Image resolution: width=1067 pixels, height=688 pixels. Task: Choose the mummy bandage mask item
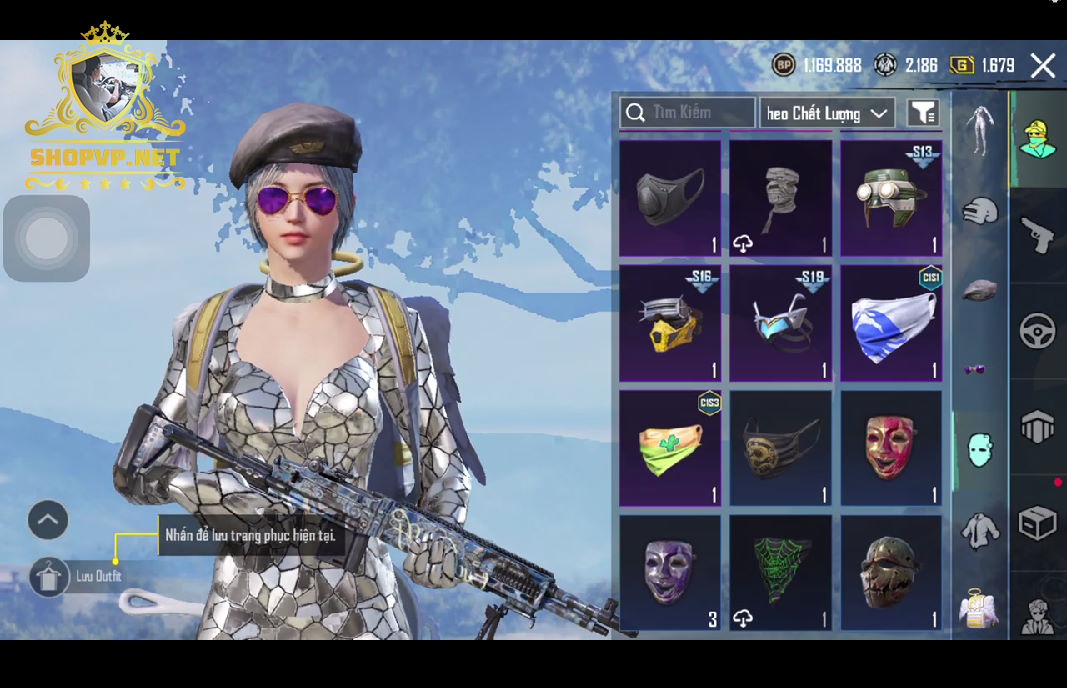tap(780, 197)
